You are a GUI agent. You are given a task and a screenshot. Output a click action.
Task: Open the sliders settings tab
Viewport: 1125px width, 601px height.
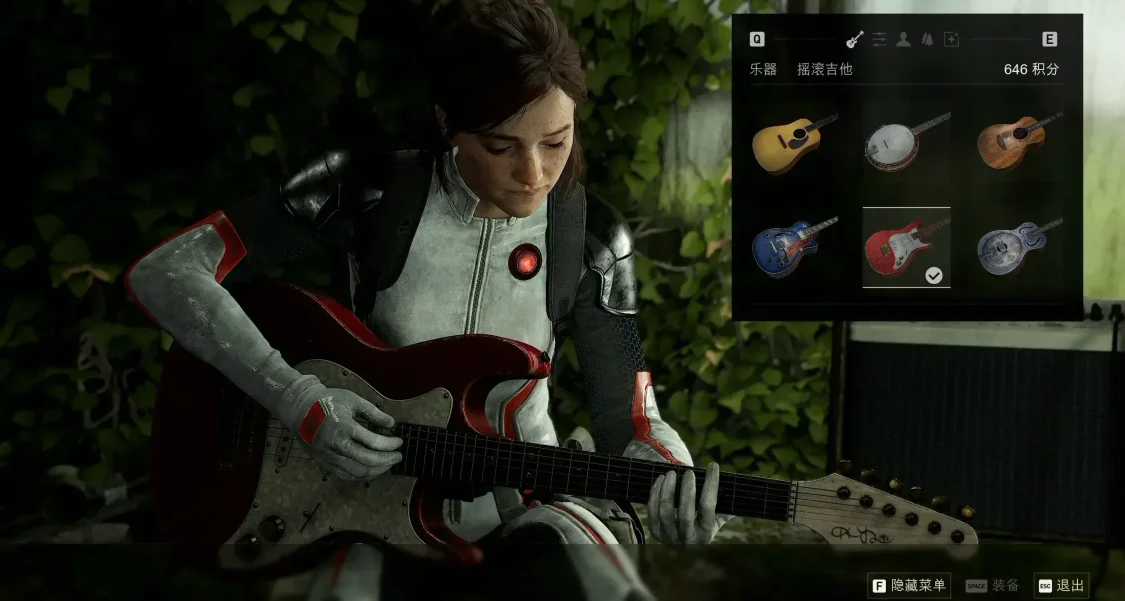(879, 40)
